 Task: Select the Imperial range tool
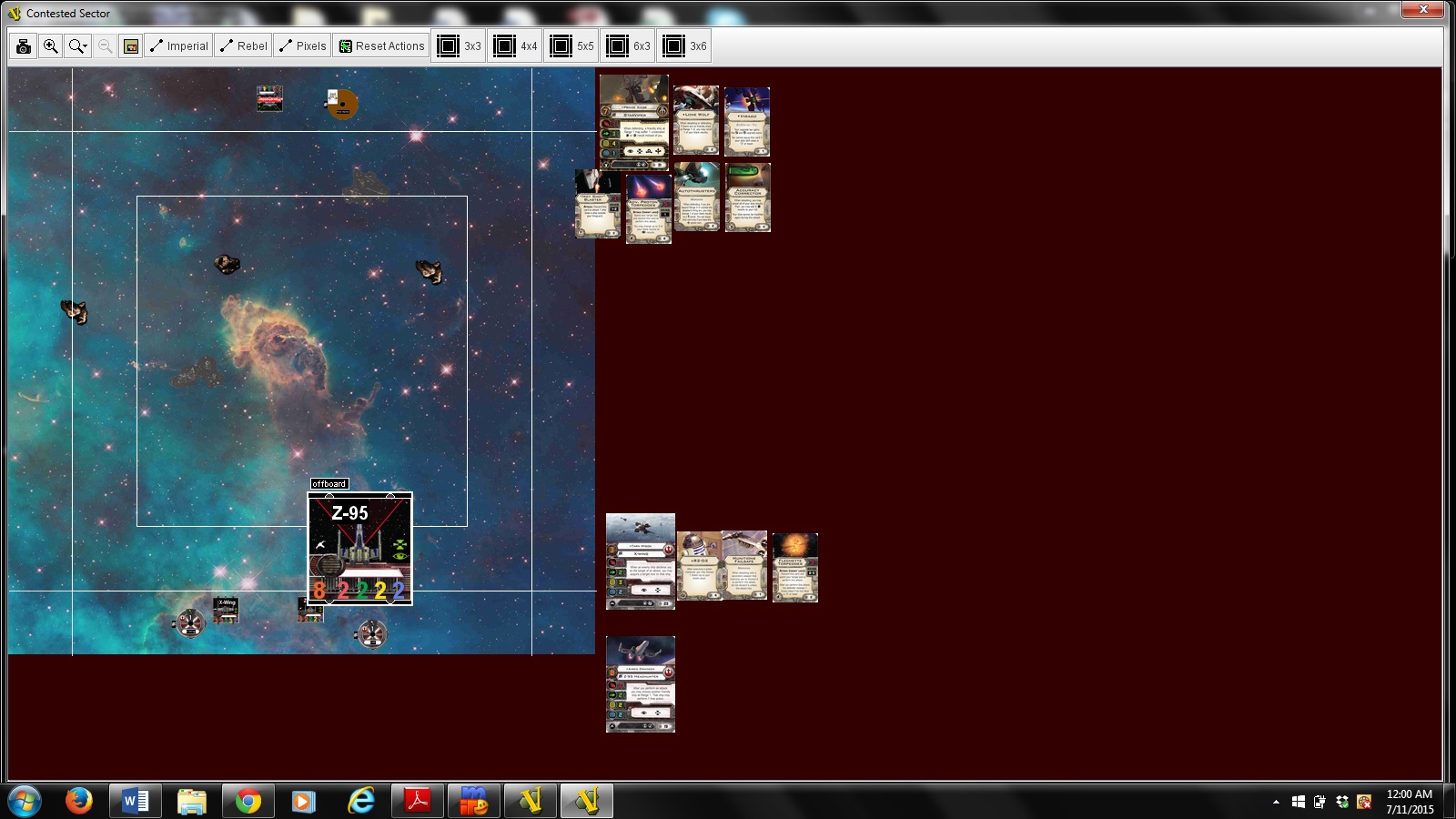click(x=179, y=46)
